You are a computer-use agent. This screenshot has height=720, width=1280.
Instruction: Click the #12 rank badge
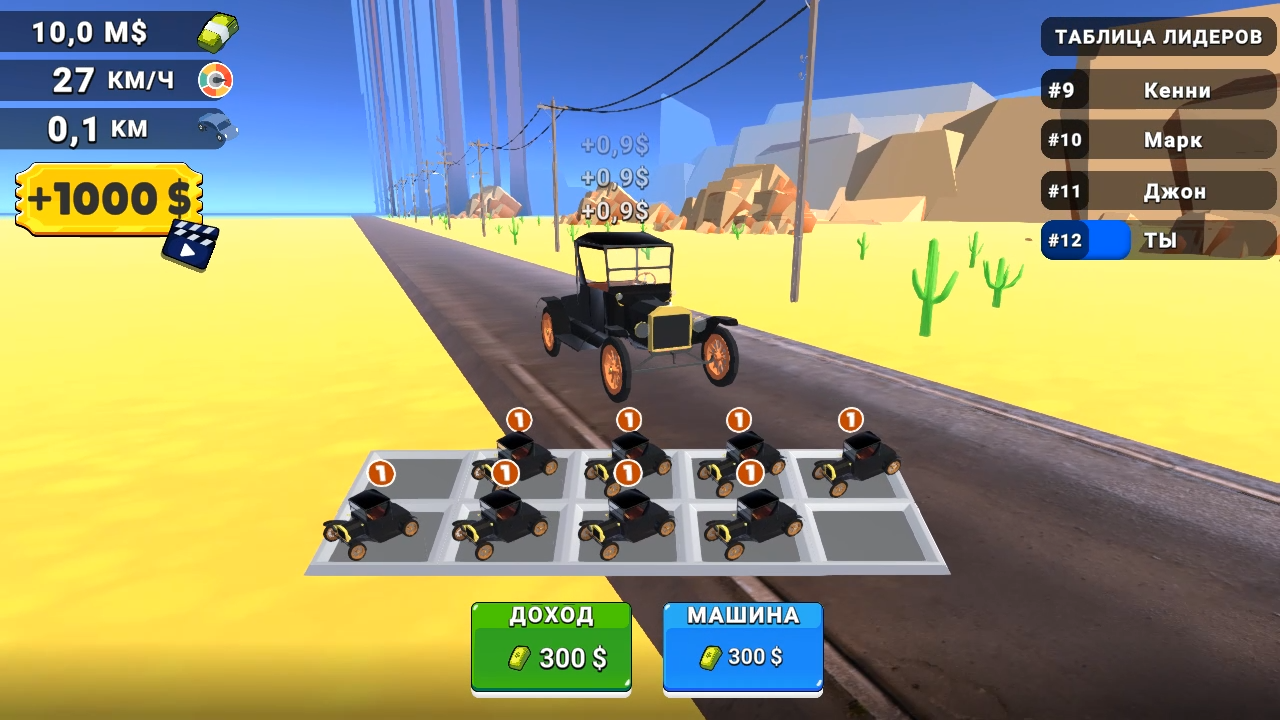coord(1064,240)
